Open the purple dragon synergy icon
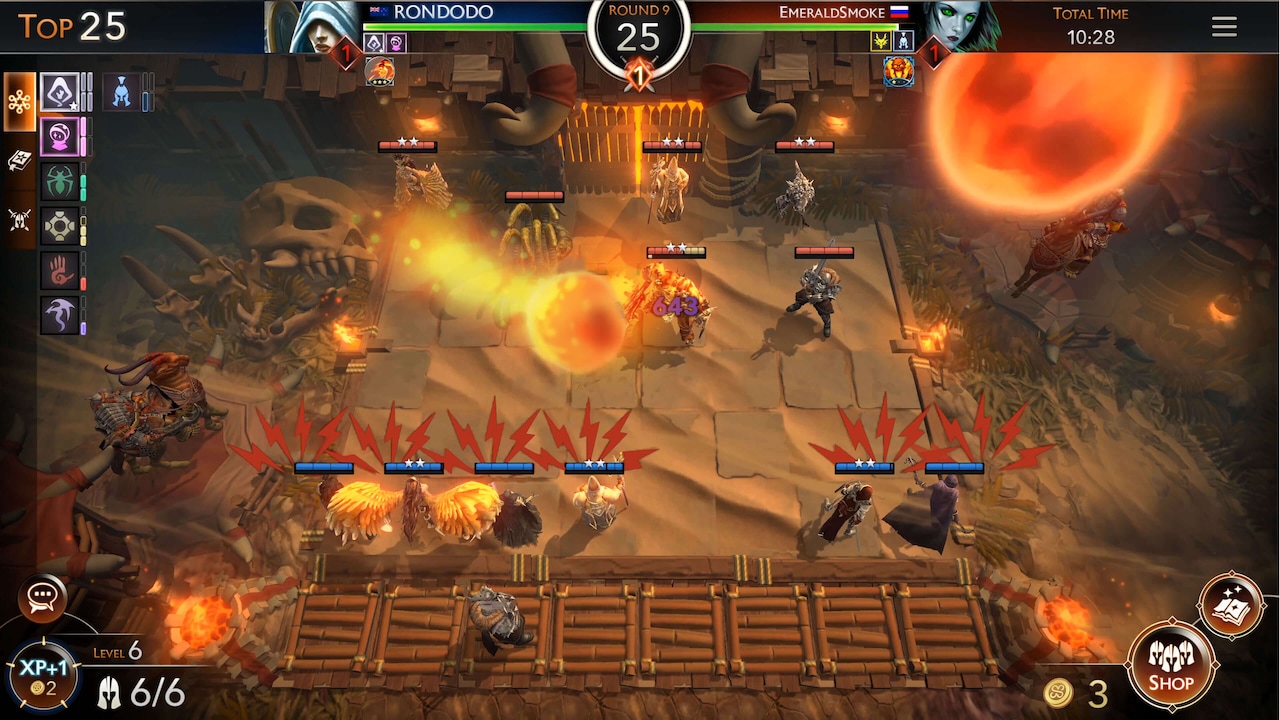Viewport: 1280px width, 720px height. pos(60,313)
